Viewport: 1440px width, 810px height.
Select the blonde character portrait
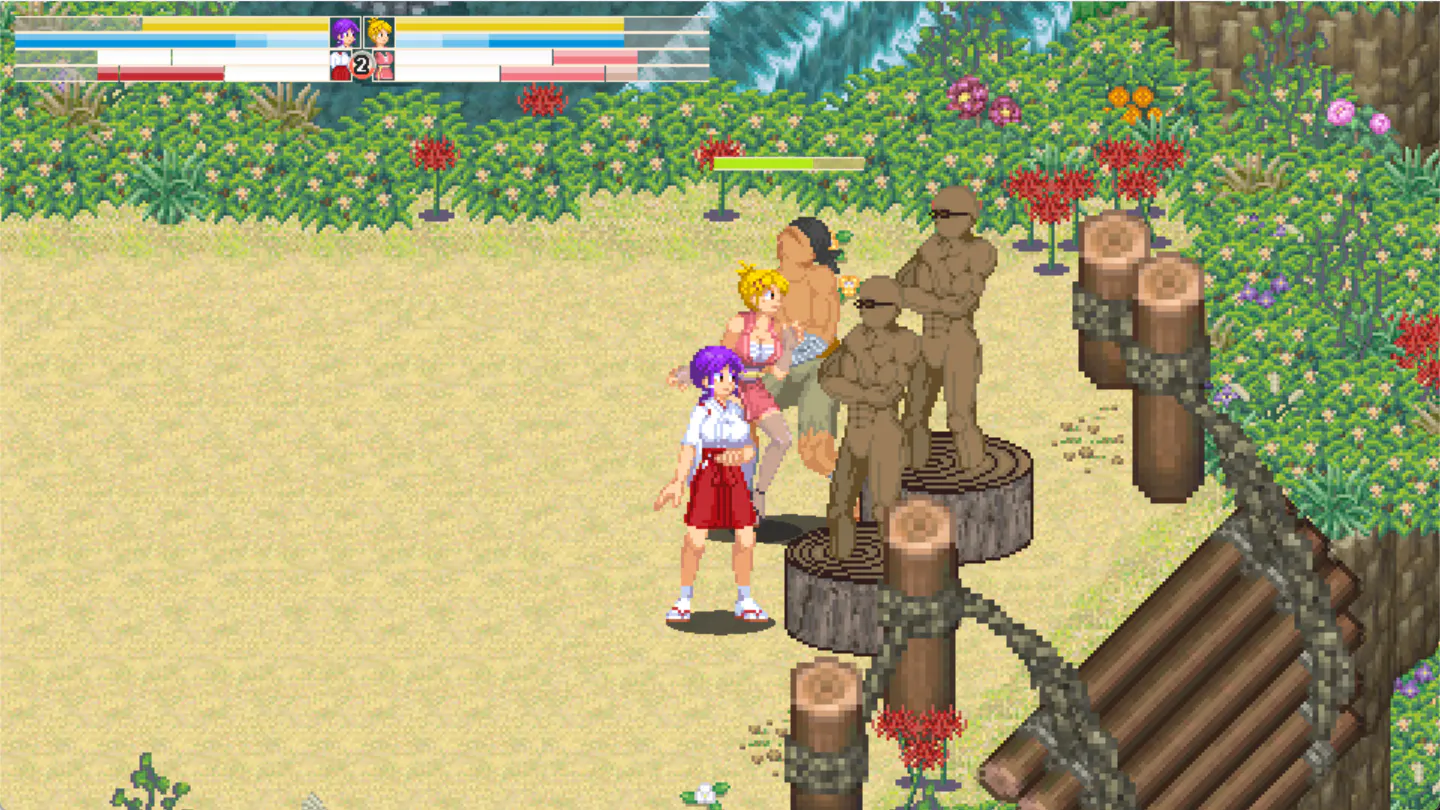pos(379,33)
